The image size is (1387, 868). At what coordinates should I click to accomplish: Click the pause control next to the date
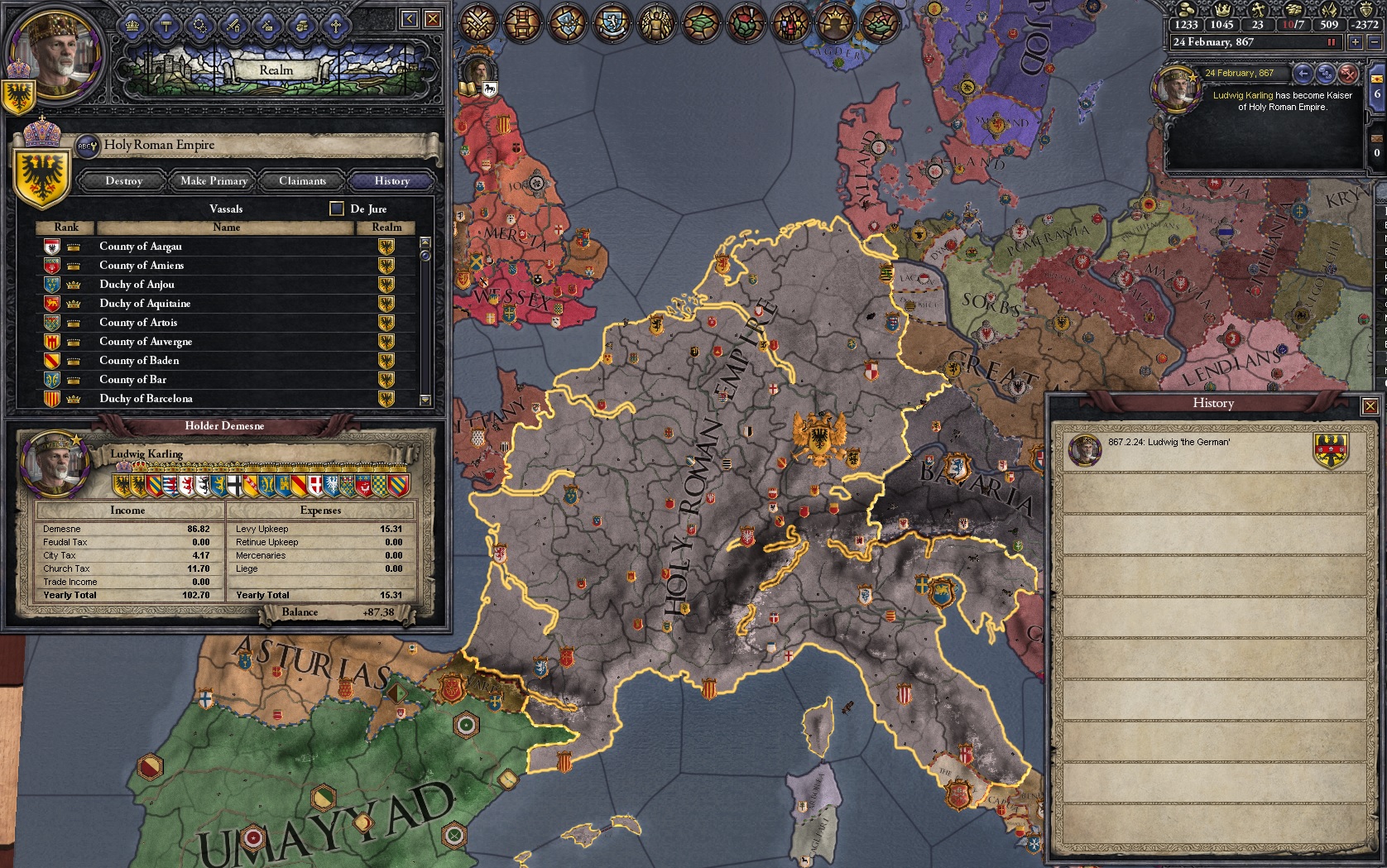click(x=1332, y=43)
